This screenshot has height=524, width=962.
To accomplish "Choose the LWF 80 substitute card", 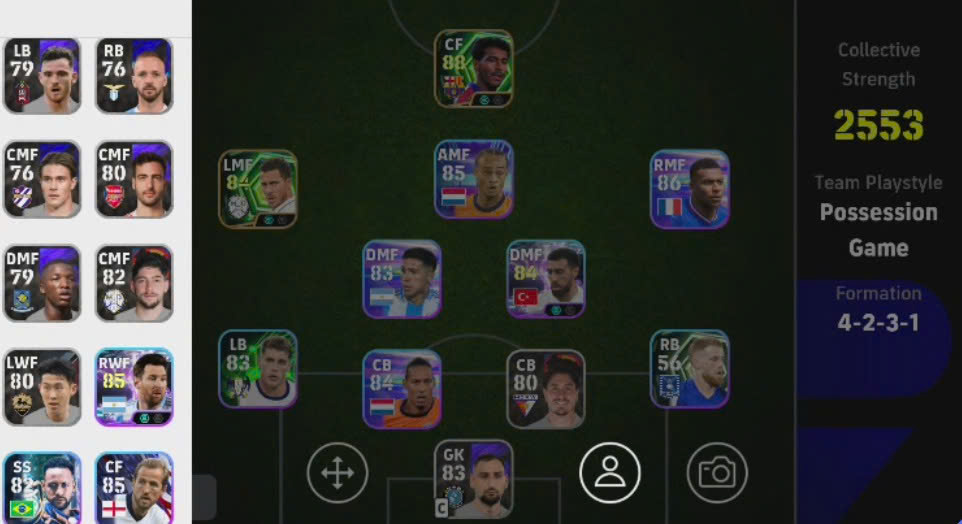I will tap(42, 388).
